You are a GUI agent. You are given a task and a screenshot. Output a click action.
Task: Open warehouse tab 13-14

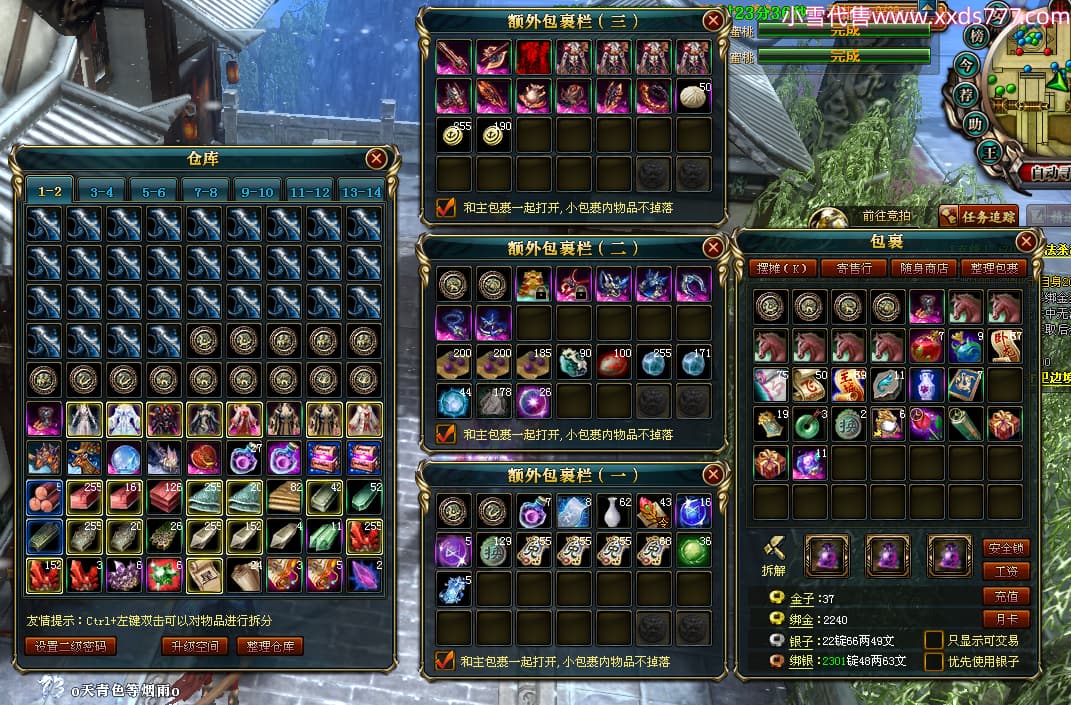tap(361, 191)
